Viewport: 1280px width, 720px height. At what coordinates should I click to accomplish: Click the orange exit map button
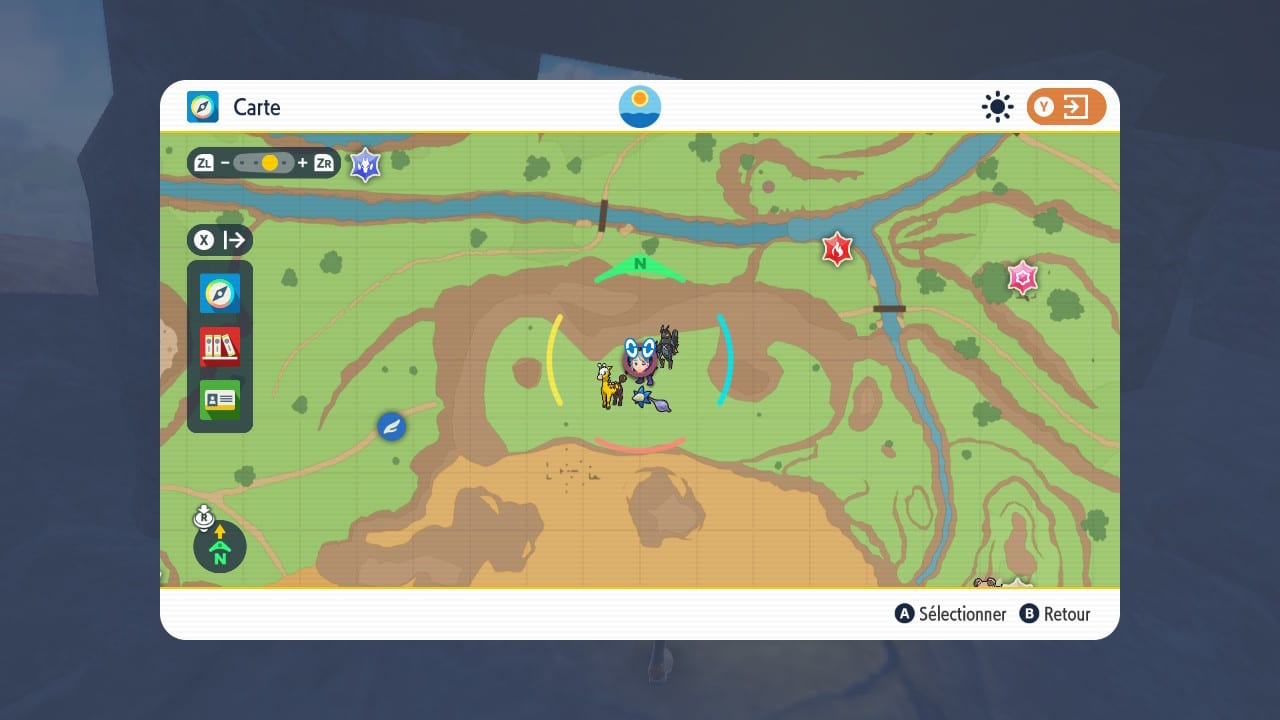(1066, 107)
